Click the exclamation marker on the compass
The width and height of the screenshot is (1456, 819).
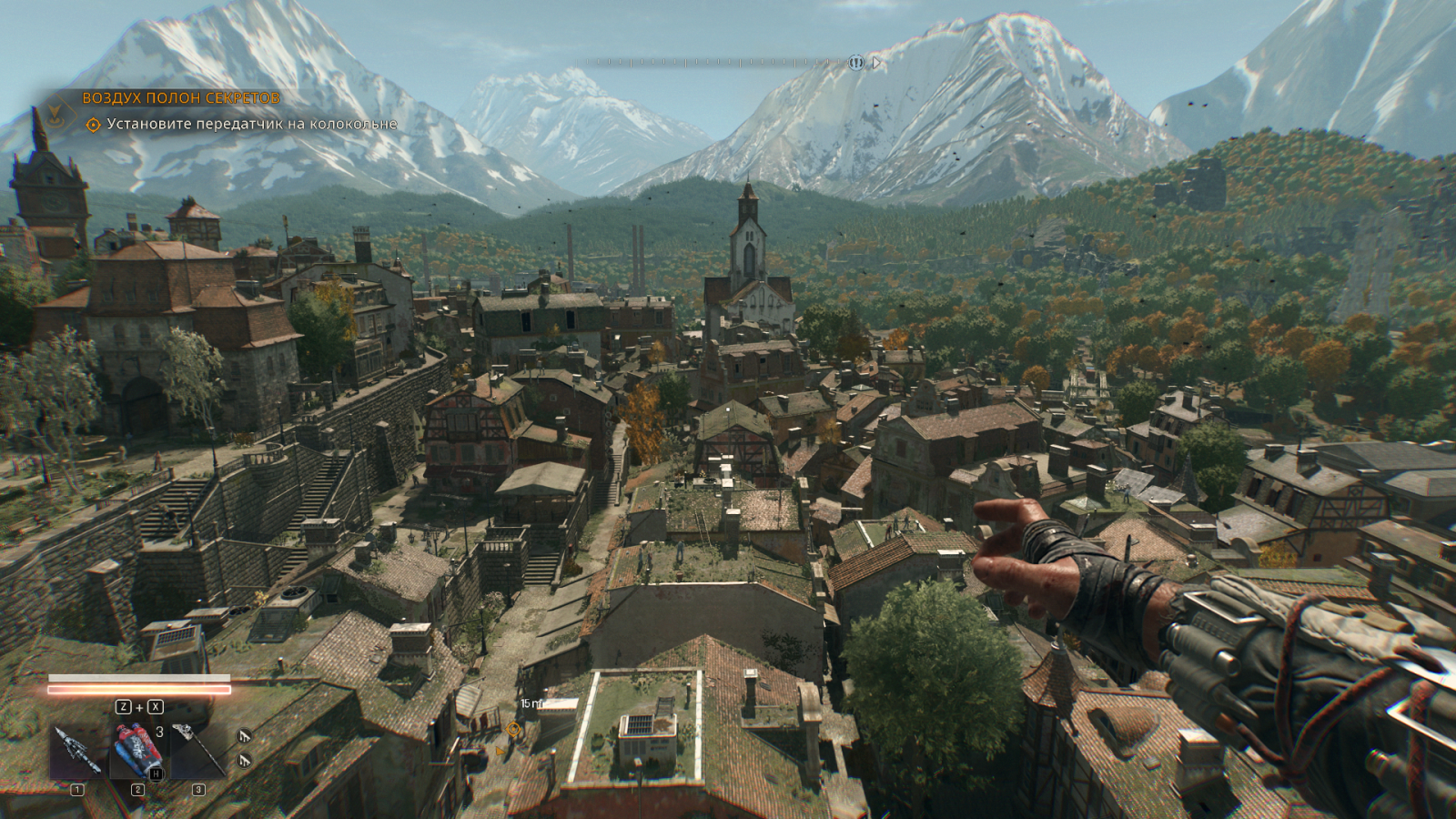click(x=855, y=63)
